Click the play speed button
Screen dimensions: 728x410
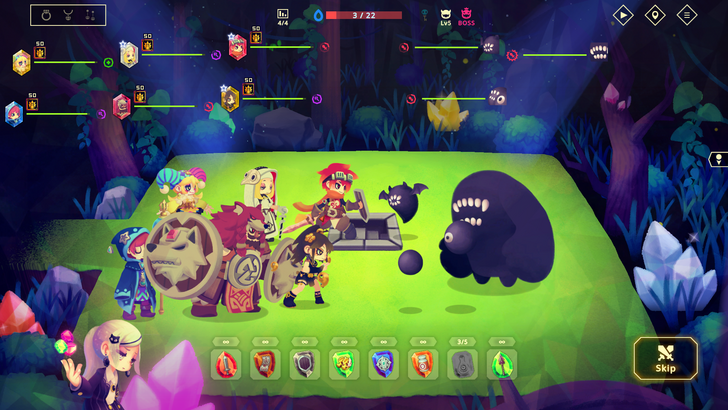point(623,15)
